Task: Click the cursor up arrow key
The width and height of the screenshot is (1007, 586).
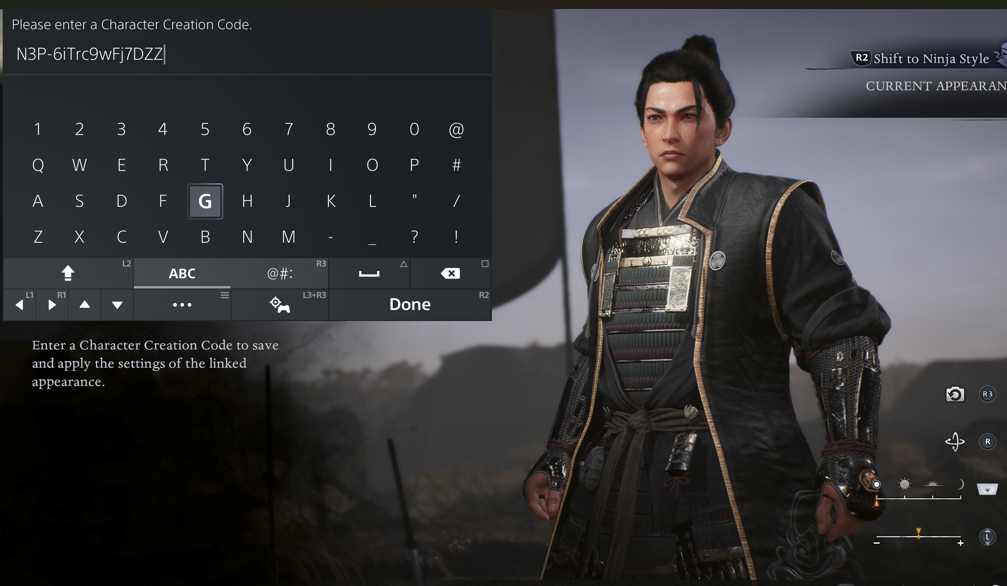Action: (x=85, y=304)
